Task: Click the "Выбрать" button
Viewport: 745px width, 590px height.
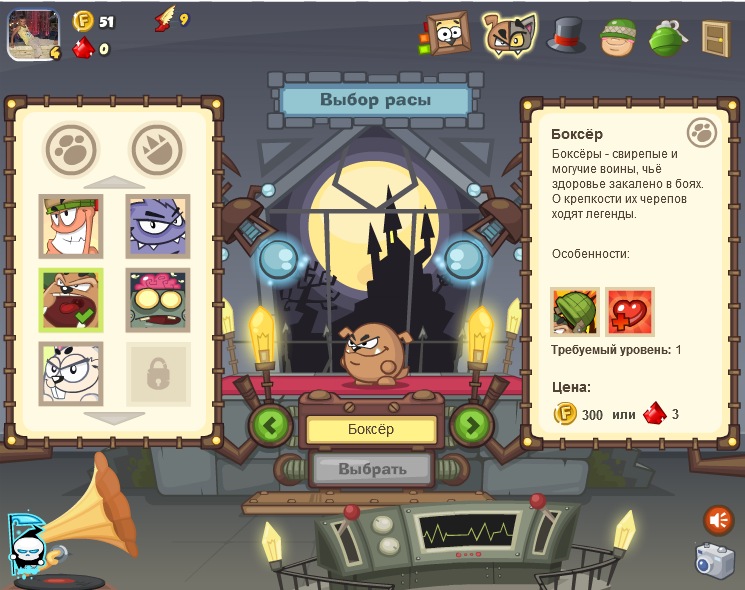Action: [372, 468]
